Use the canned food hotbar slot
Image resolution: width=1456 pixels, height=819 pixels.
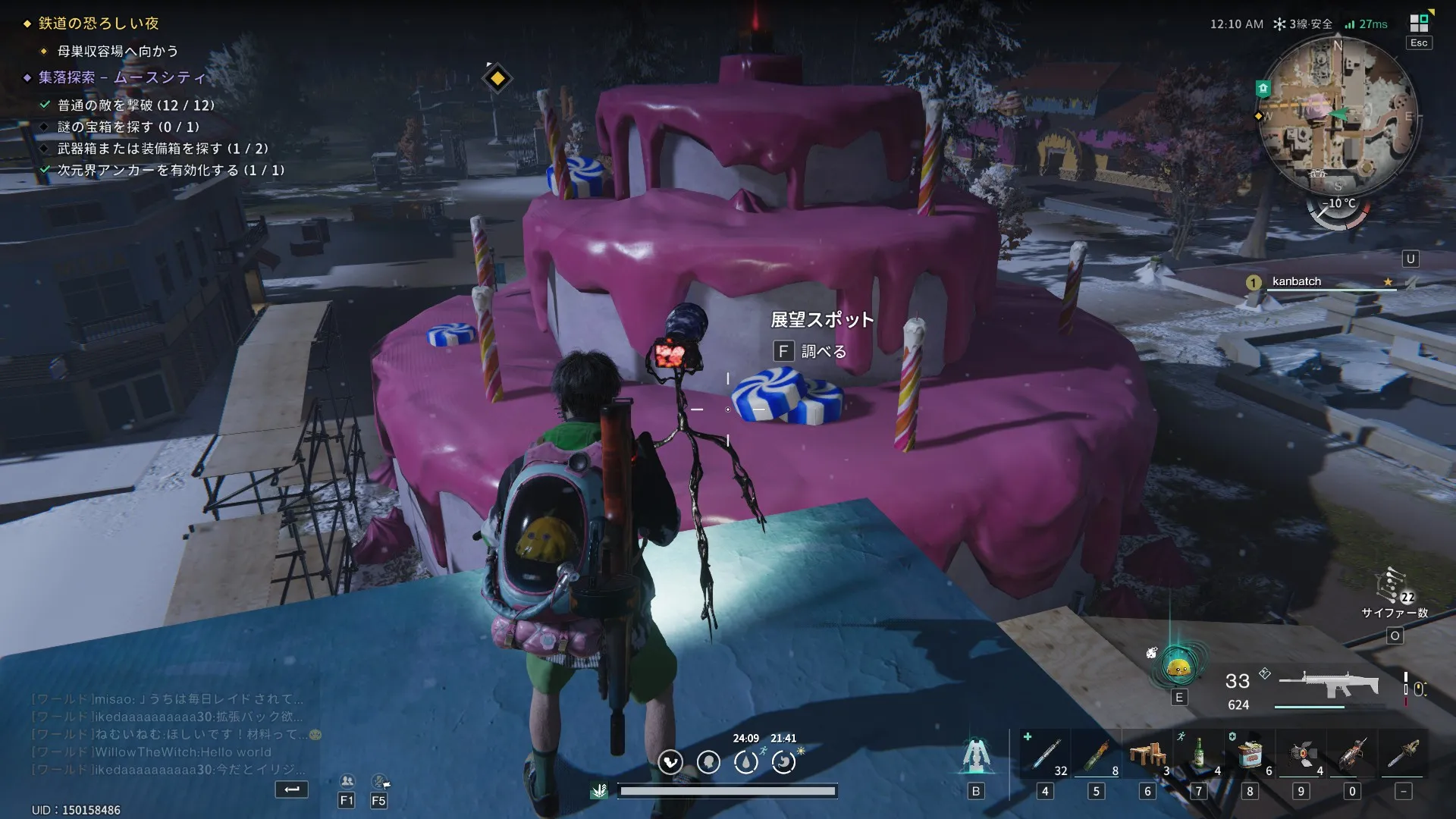click(1250, 756)
